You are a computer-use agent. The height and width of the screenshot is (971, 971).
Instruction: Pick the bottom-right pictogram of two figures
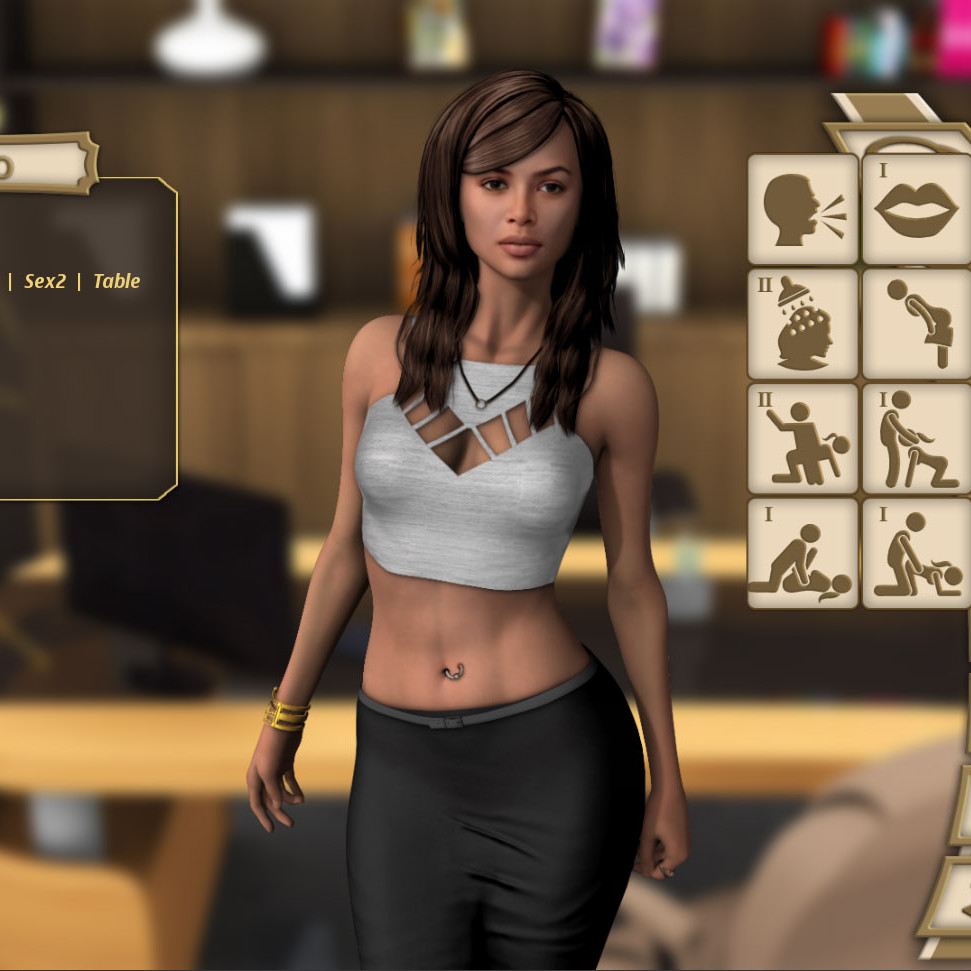click(x=916, y=553)
